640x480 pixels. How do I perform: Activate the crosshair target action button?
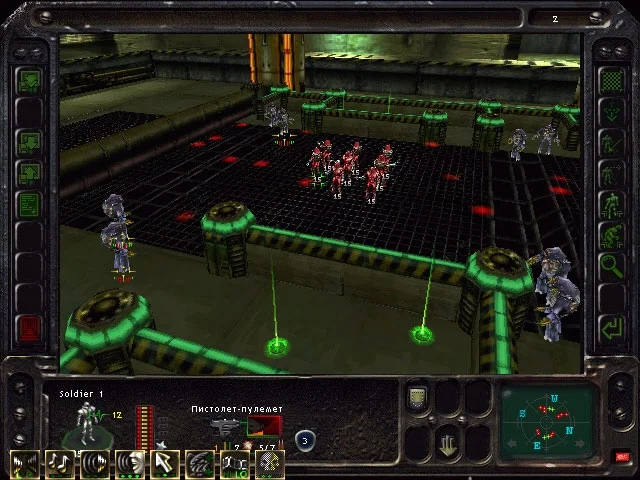270,464
